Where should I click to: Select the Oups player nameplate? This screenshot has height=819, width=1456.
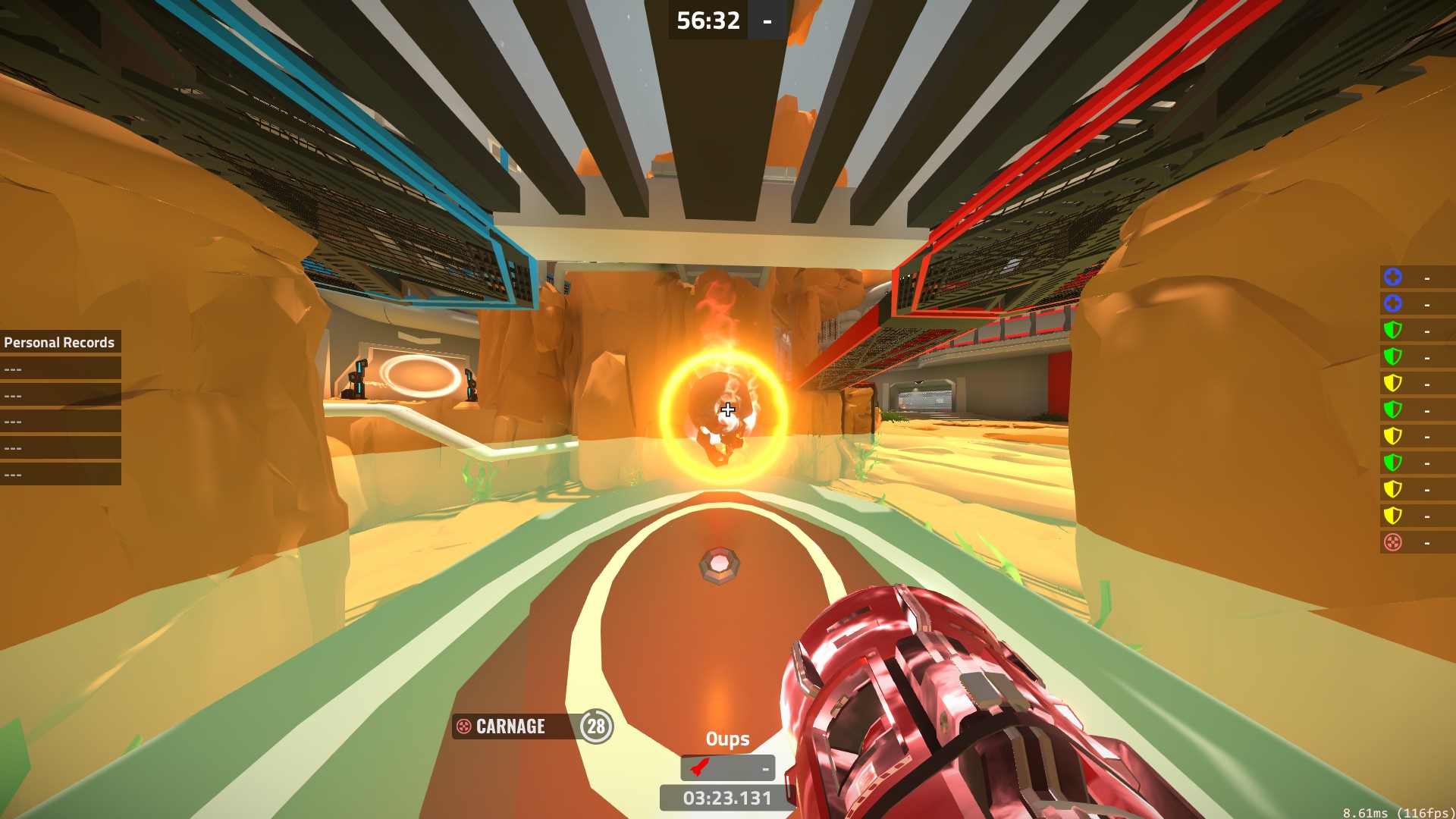(726, 738)
